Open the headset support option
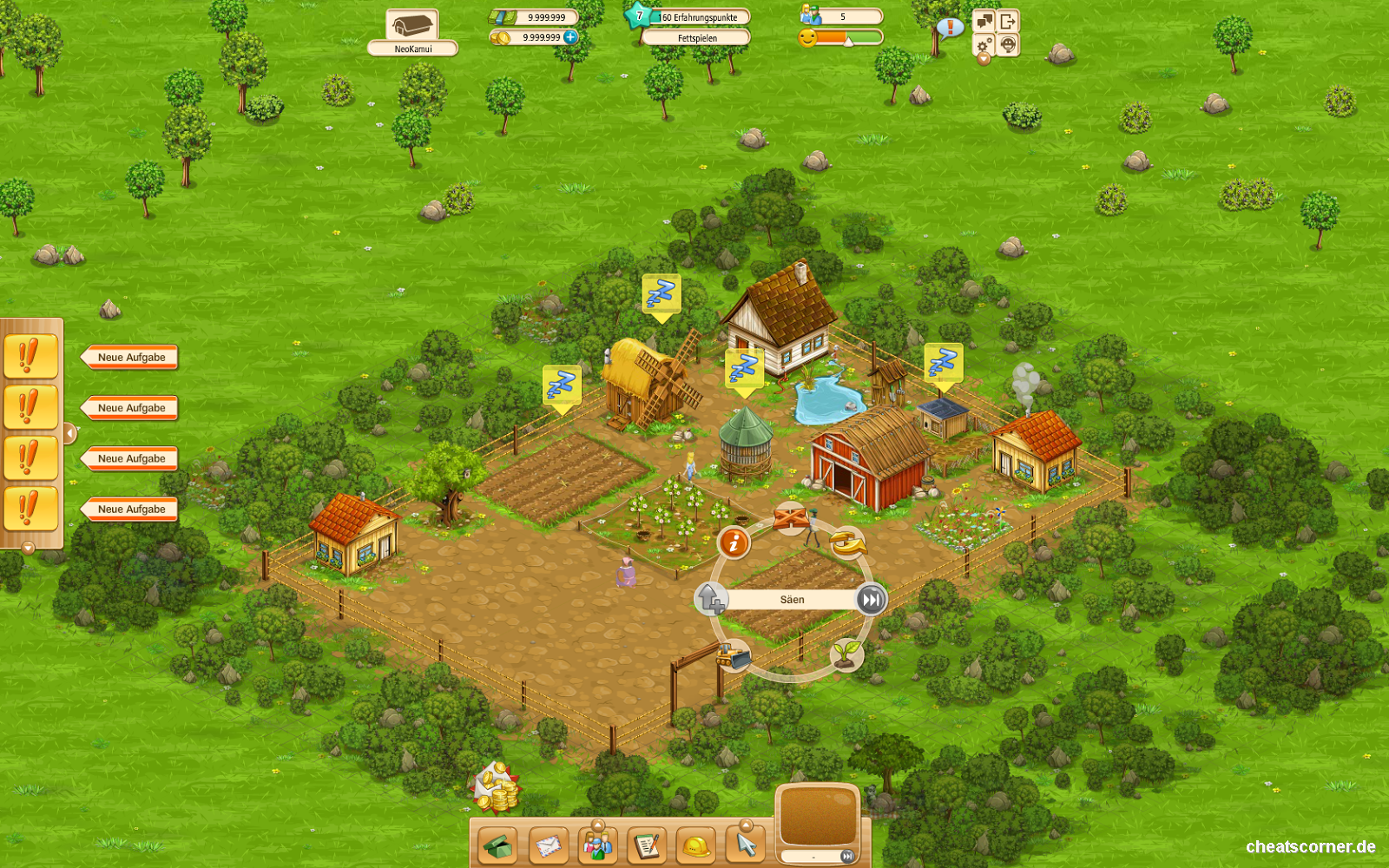Viewport: 1389px width, 868px height. [1008, 46]
